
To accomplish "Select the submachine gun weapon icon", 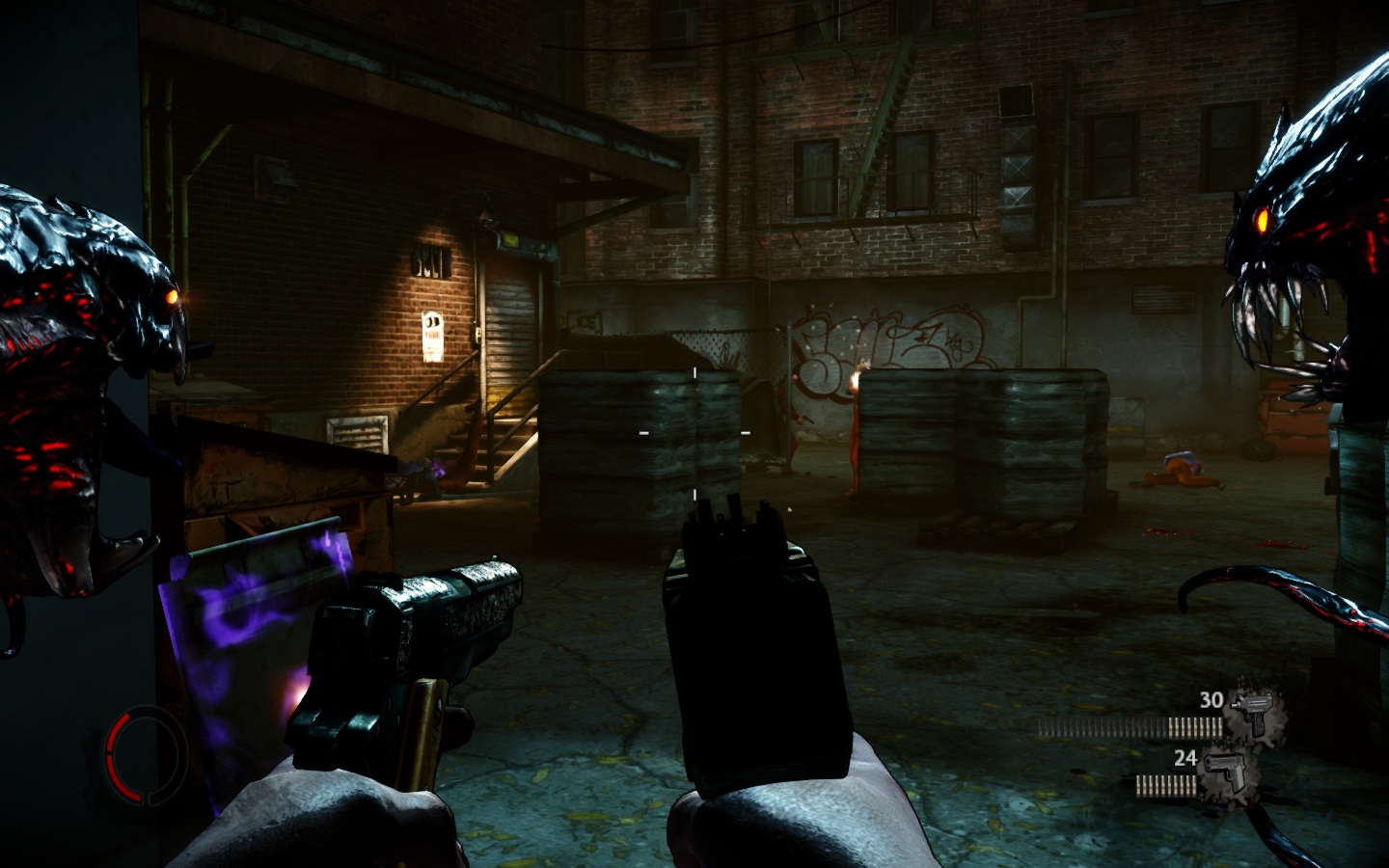I will pyautogui.click(x=1255, y=712).
